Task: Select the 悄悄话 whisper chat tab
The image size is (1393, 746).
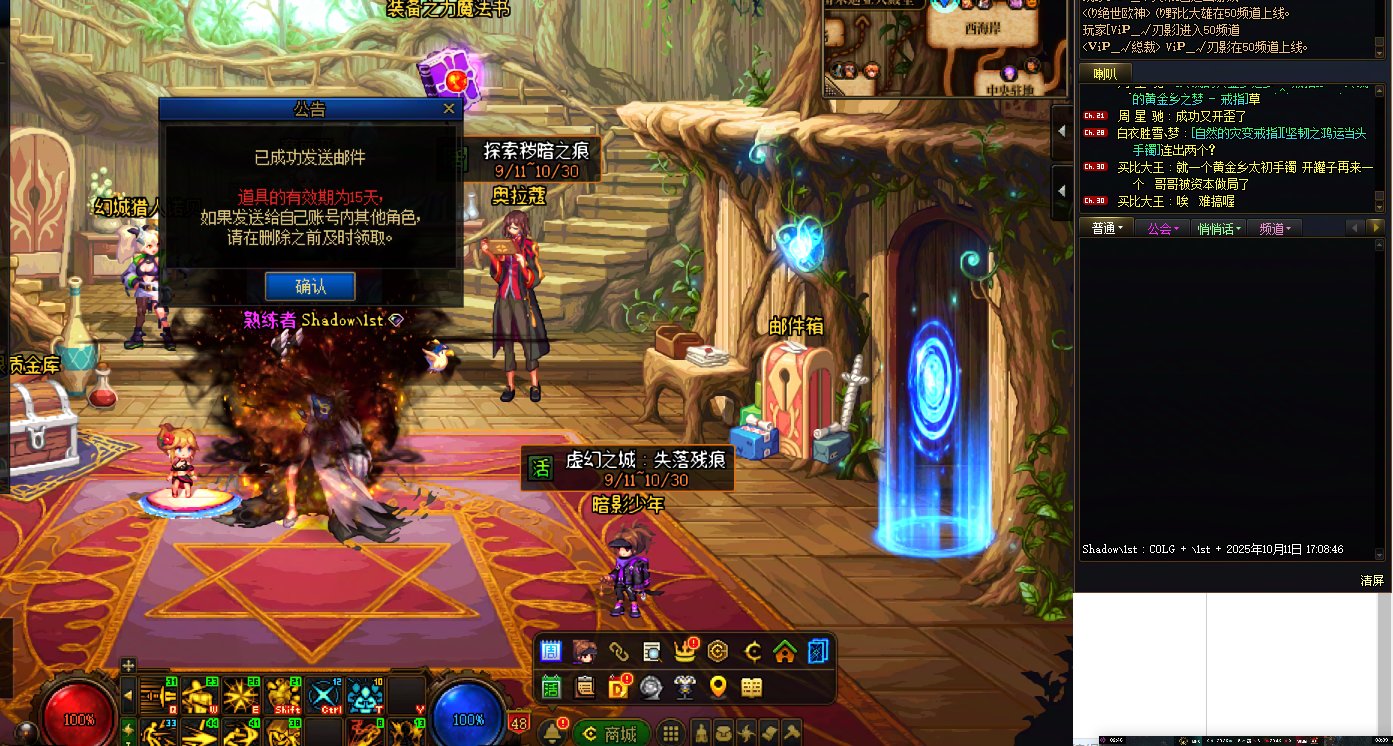Action: 1218,228
